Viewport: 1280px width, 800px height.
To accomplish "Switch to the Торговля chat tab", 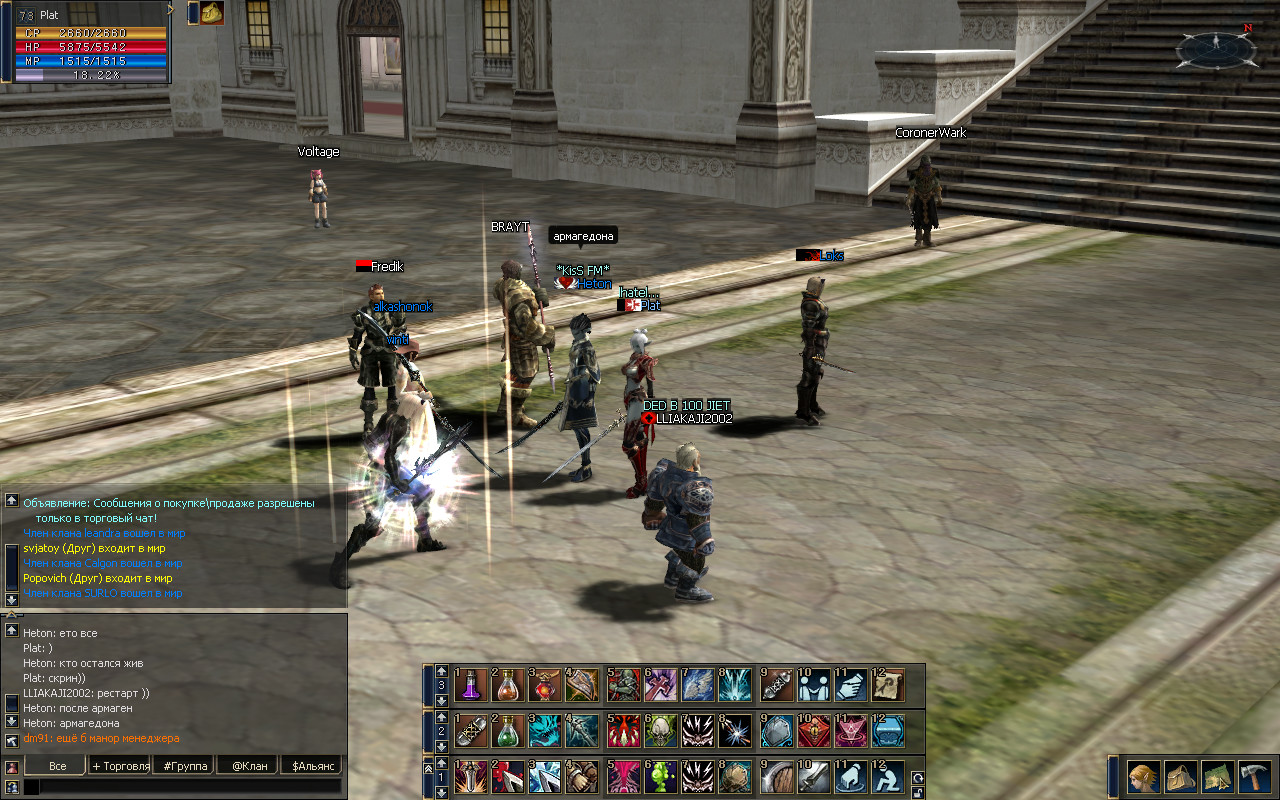I will (x=121, y=766).
